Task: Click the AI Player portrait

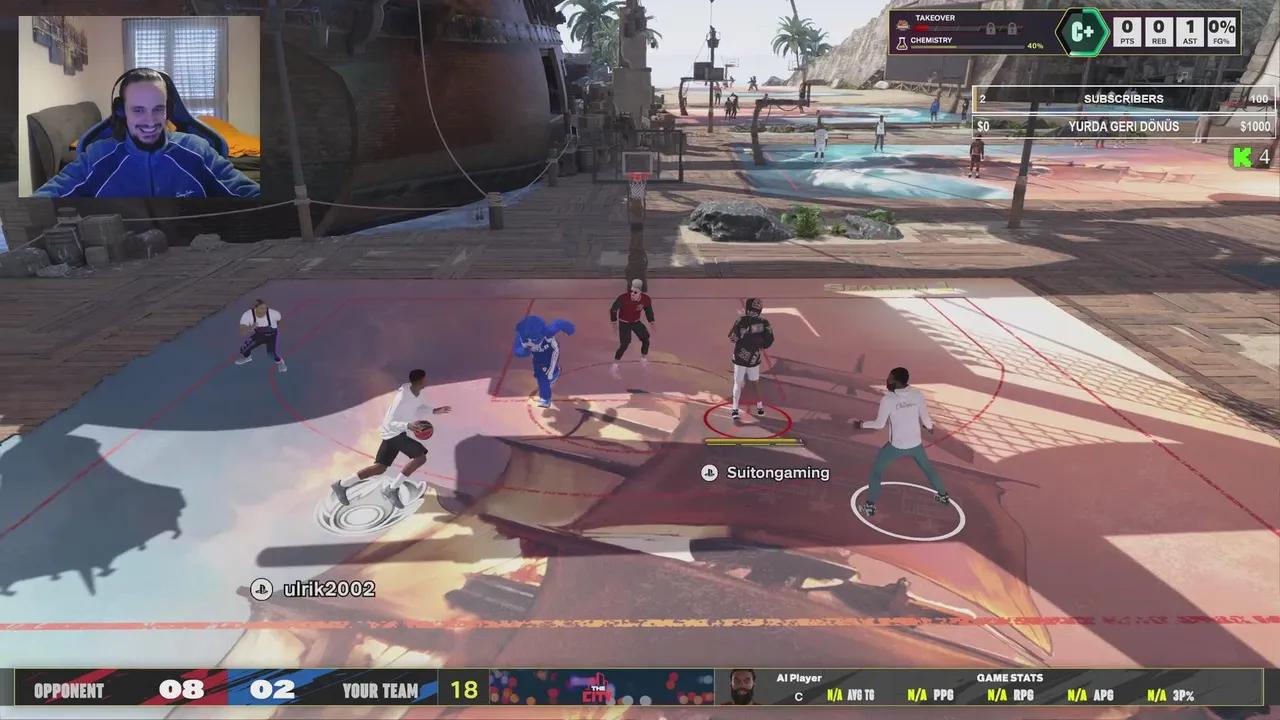Action: click(x=741, y=689)
